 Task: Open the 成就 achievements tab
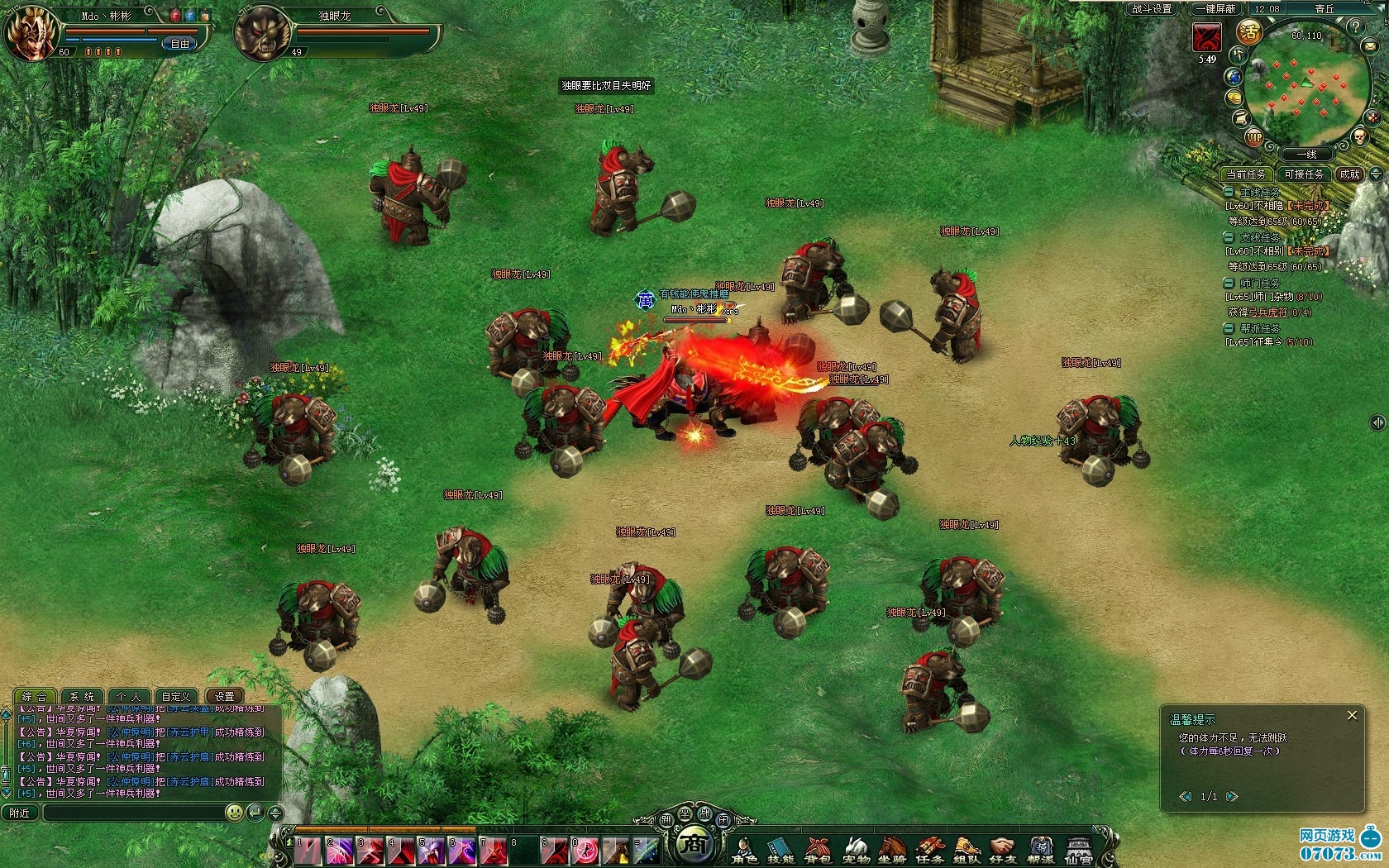pyautogui.click(x=1350, y=174)
